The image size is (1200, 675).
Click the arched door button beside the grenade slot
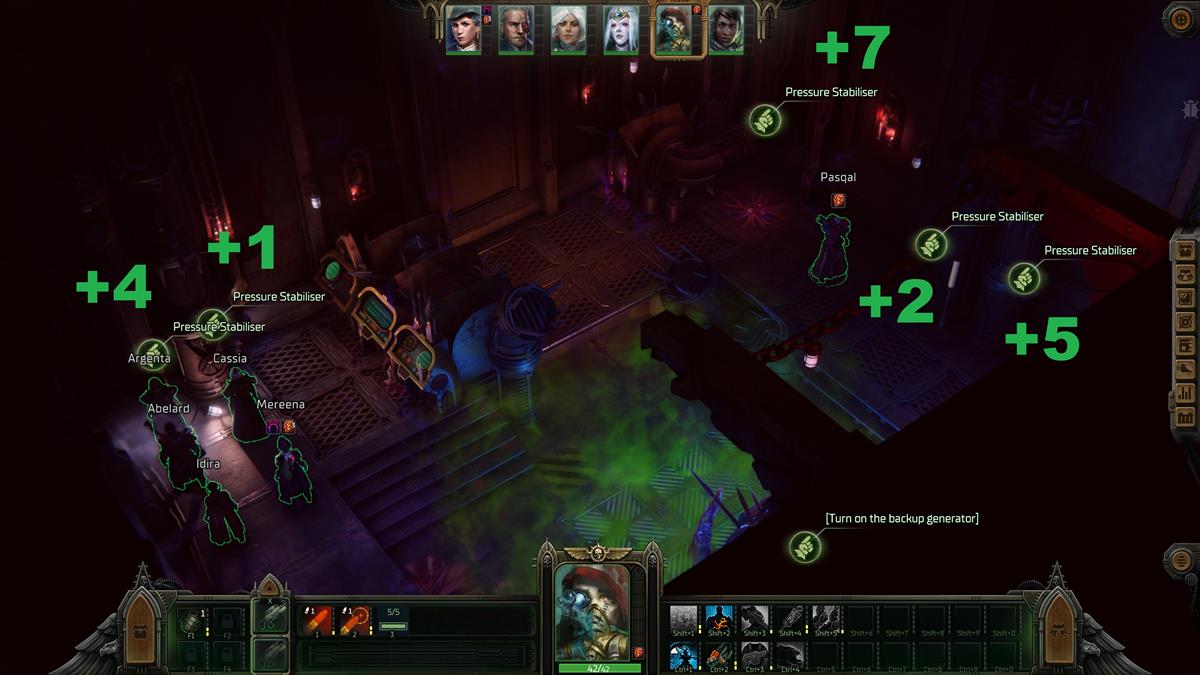point(142,626)
